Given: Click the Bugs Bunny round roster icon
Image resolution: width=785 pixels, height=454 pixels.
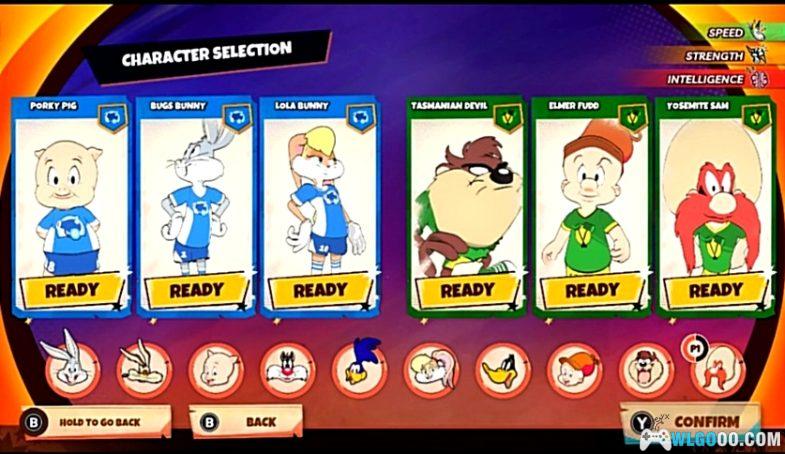Looking at the screenshot, I should click(x=71, y=367).
